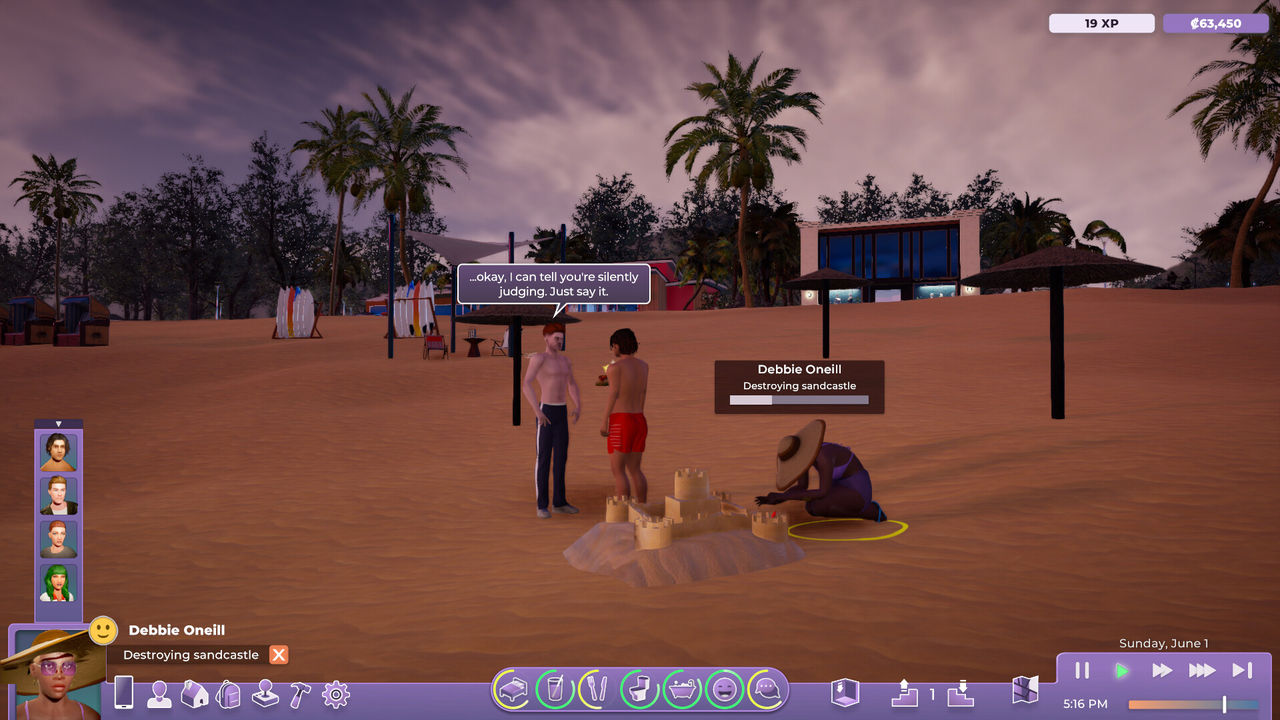Toggle wall visibility with the cube icon
The height and width of the screenshot is (720, 1280).
click(x=845, y=693)
